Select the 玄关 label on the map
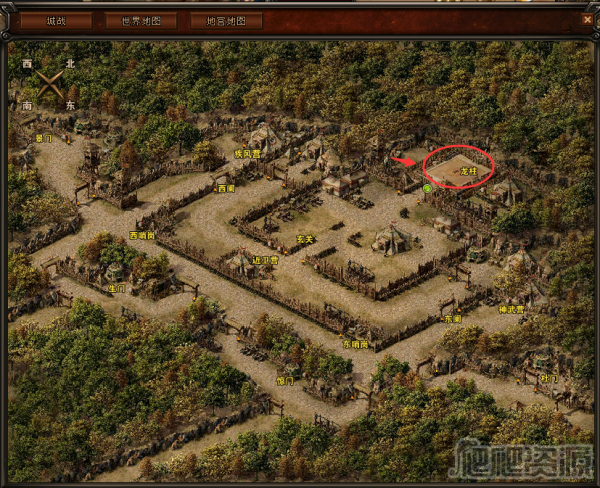 pyautogui.click(x=305, y=238)
